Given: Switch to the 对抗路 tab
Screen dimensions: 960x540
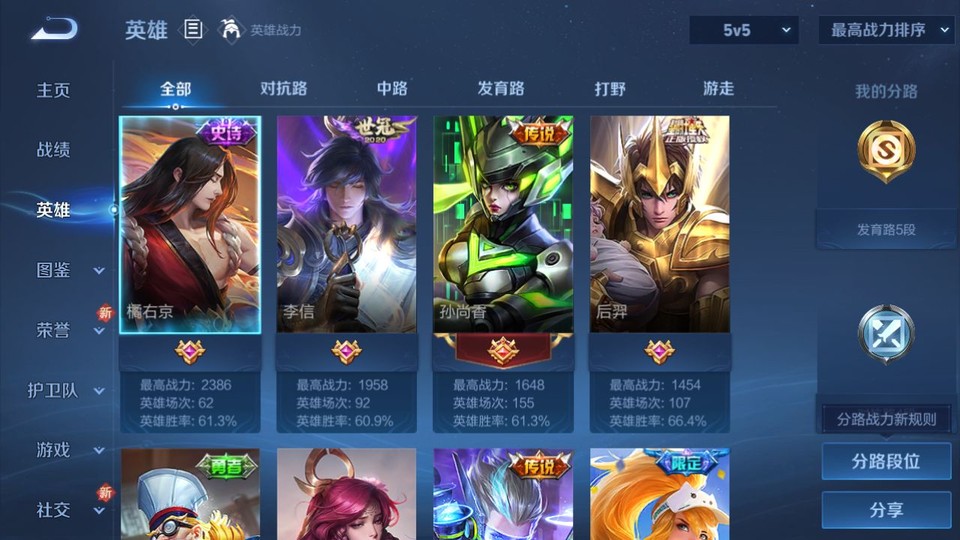Looking at the screenshot, I should click(284, 89).
